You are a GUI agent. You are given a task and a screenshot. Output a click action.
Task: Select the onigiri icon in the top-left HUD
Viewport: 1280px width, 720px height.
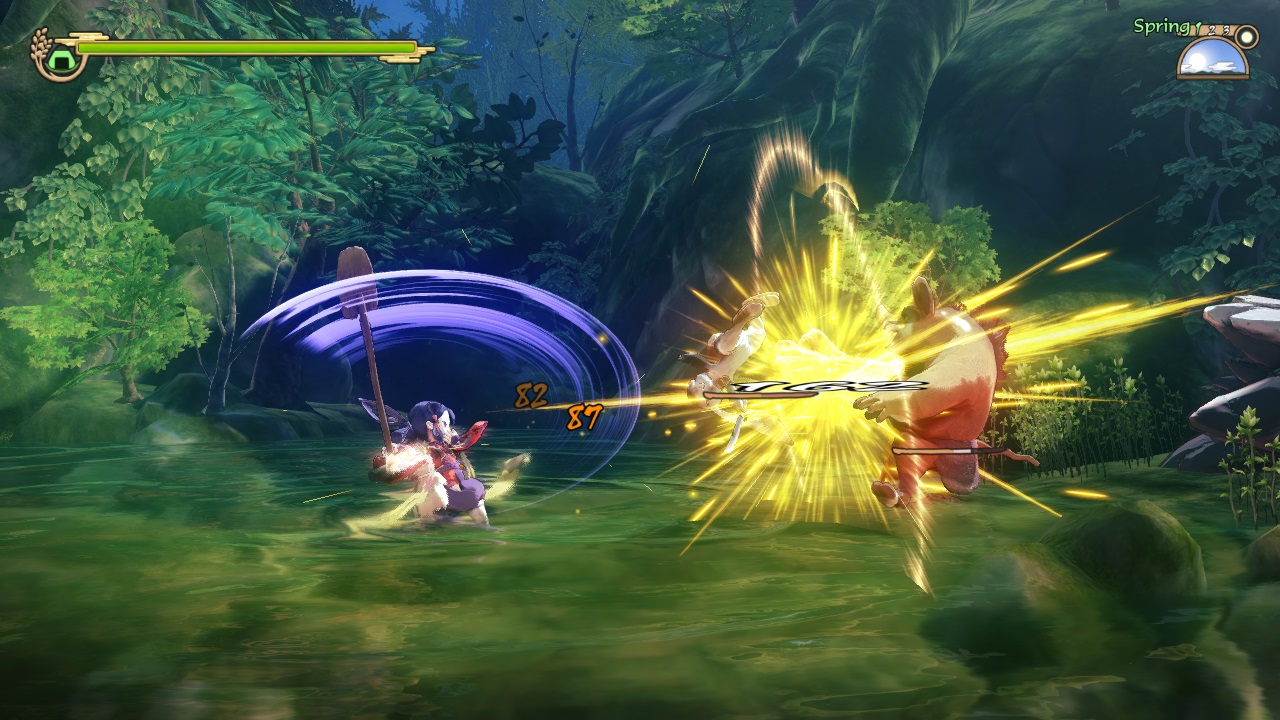(60, 60)
